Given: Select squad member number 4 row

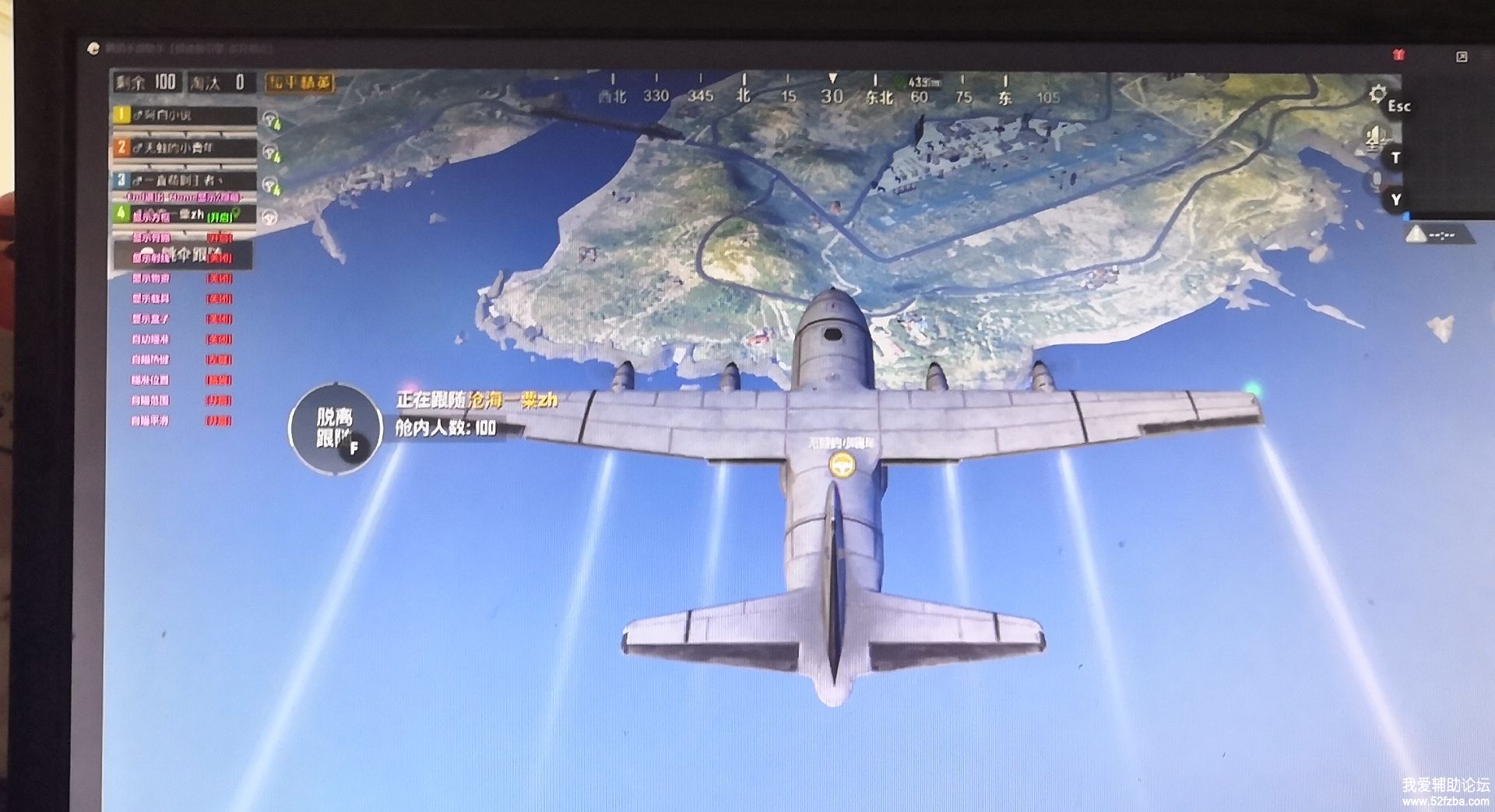Looking at the screenshot, I should (x=185, y=213).
